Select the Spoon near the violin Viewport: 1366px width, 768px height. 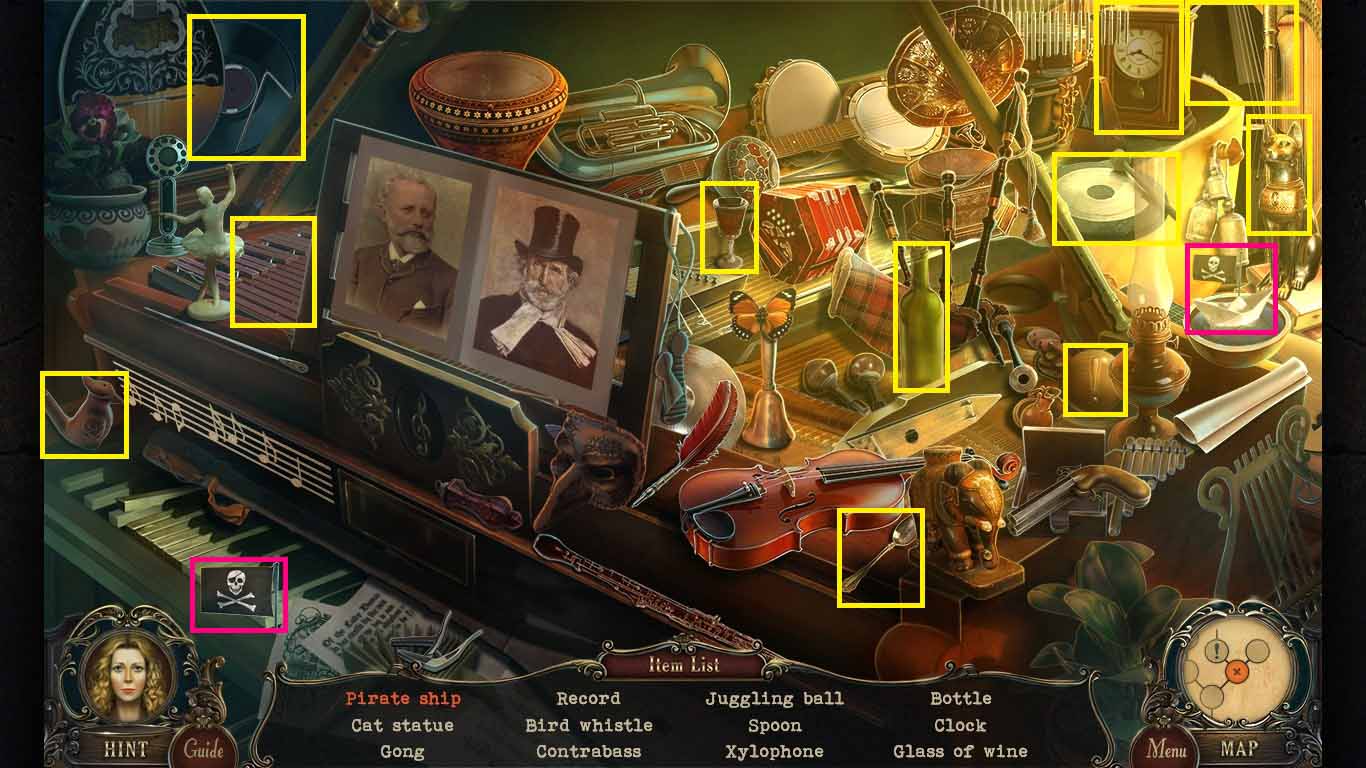coord(880,555)
